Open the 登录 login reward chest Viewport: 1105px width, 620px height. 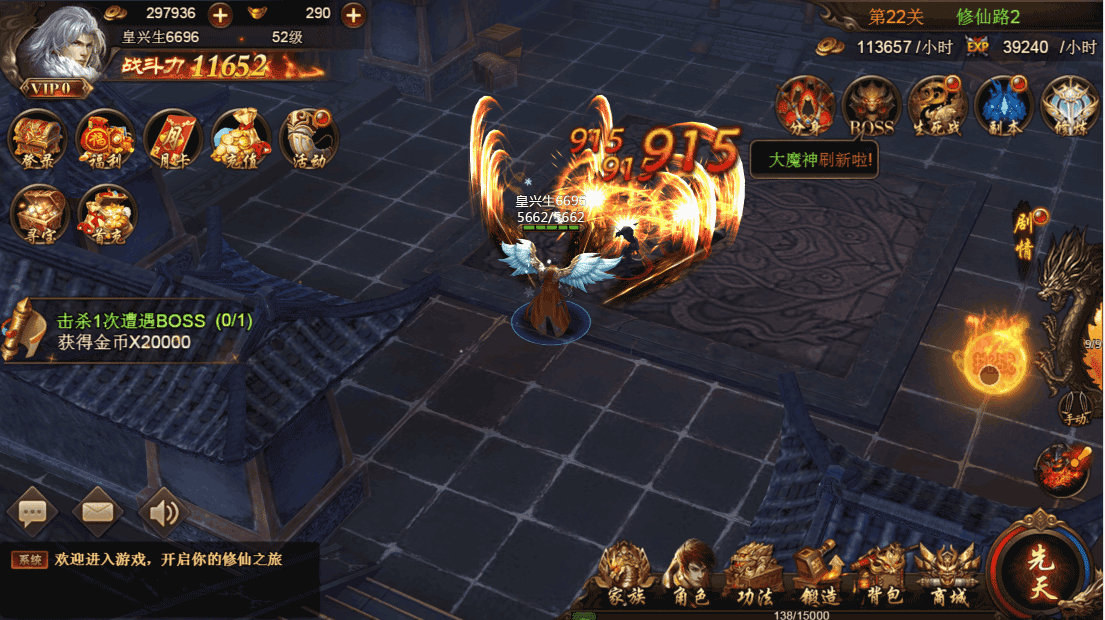pyautogui.click(x=38, y=138)
